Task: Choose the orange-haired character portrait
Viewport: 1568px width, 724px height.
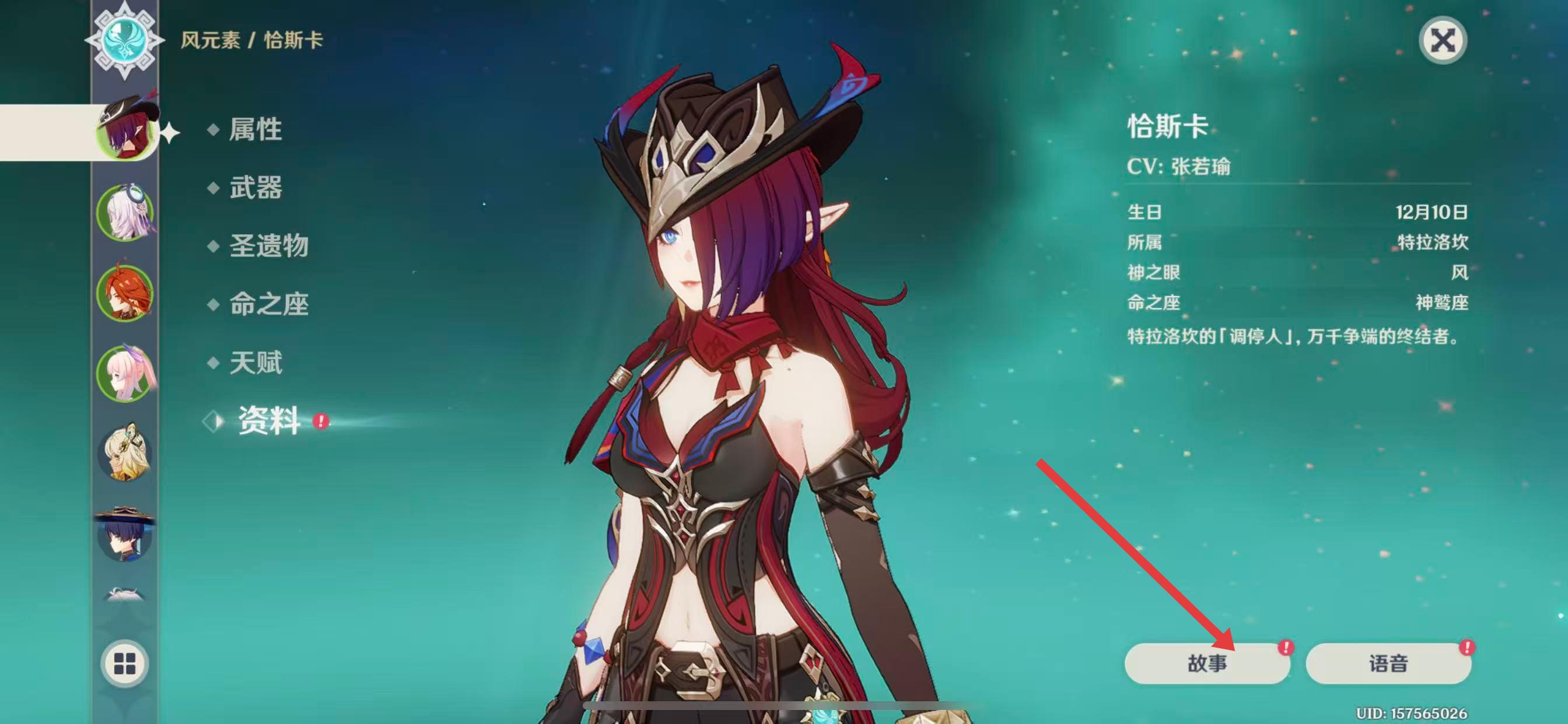Action: [125, 293]
